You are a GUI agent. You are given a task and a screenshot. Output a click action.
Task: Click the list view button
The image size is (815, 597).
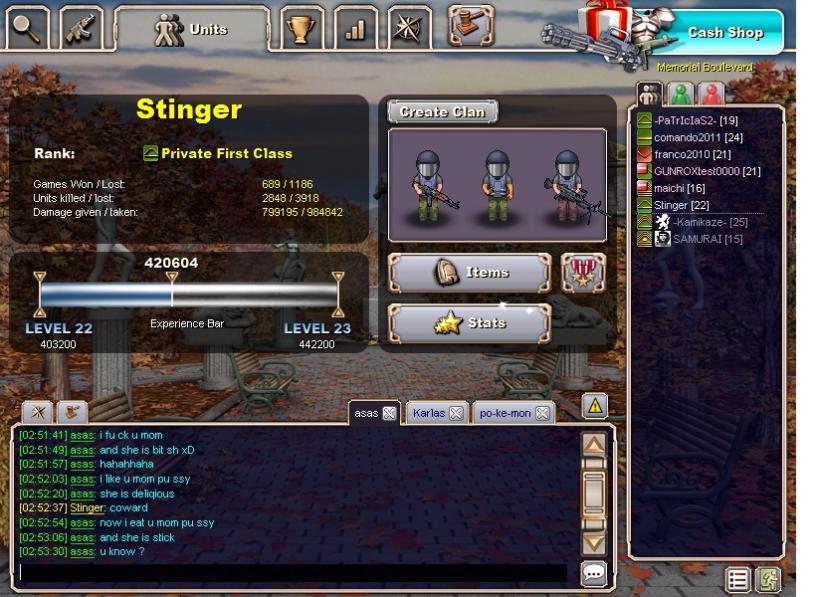point(738,579)
